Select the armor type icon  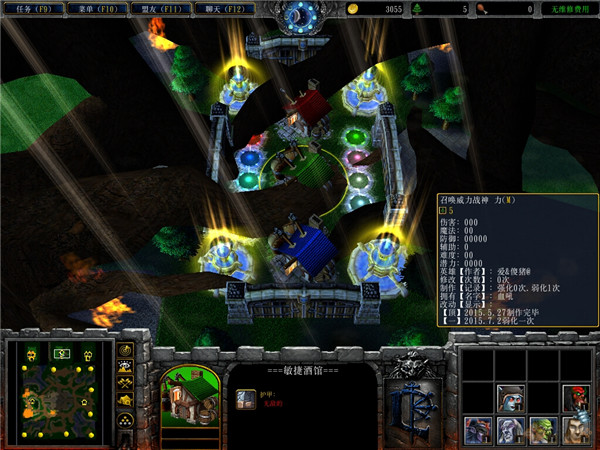coord(245,397)
